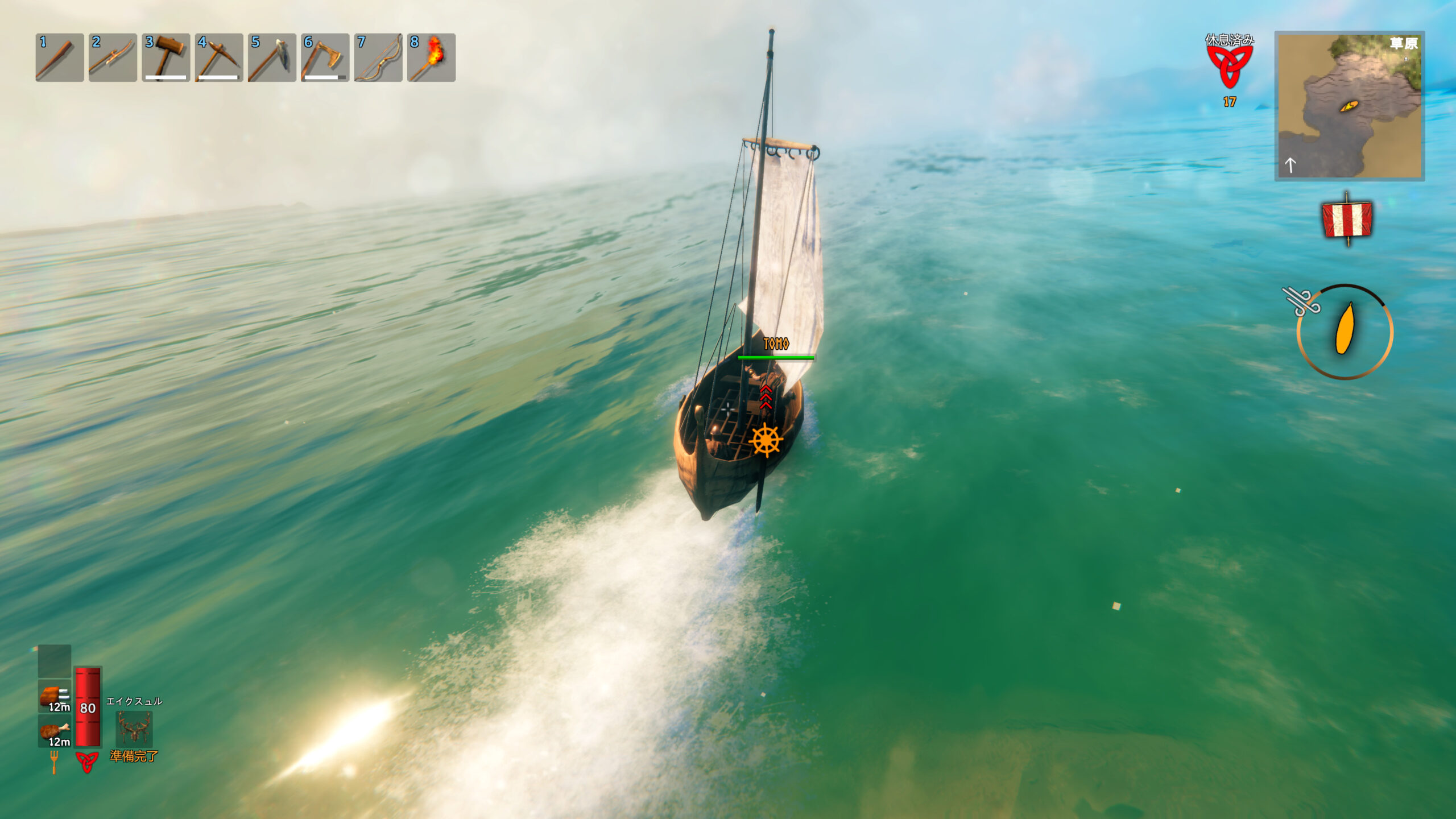This screenshot has width=1456, height=819.
Task: Equip the bow in hotbar slot 7
Action: tap(378, 57)
